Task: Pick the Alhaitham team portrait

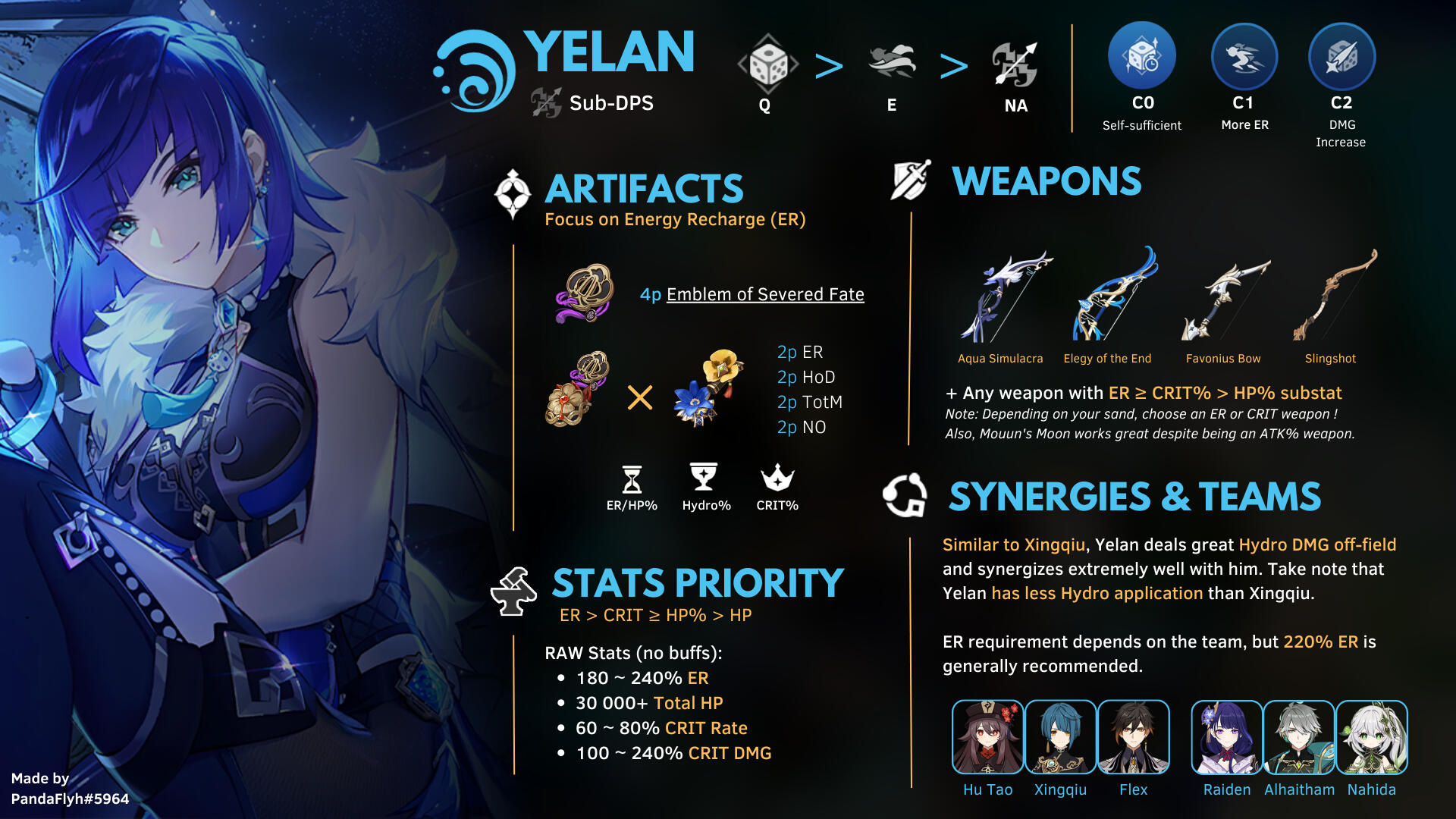Action: [x=1299, y=737]
